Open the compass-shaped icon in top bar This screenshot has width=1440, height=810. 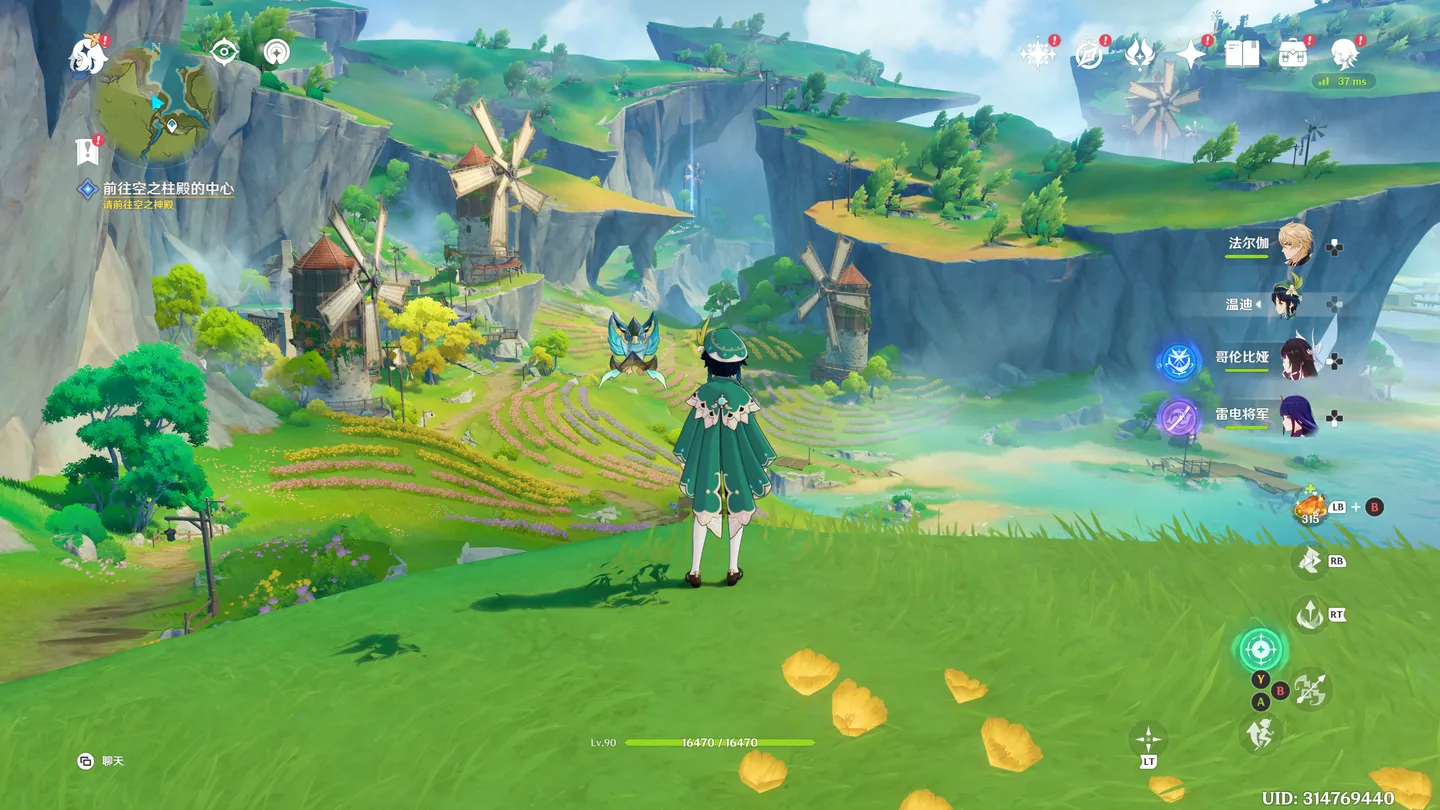coord(1088,54)
